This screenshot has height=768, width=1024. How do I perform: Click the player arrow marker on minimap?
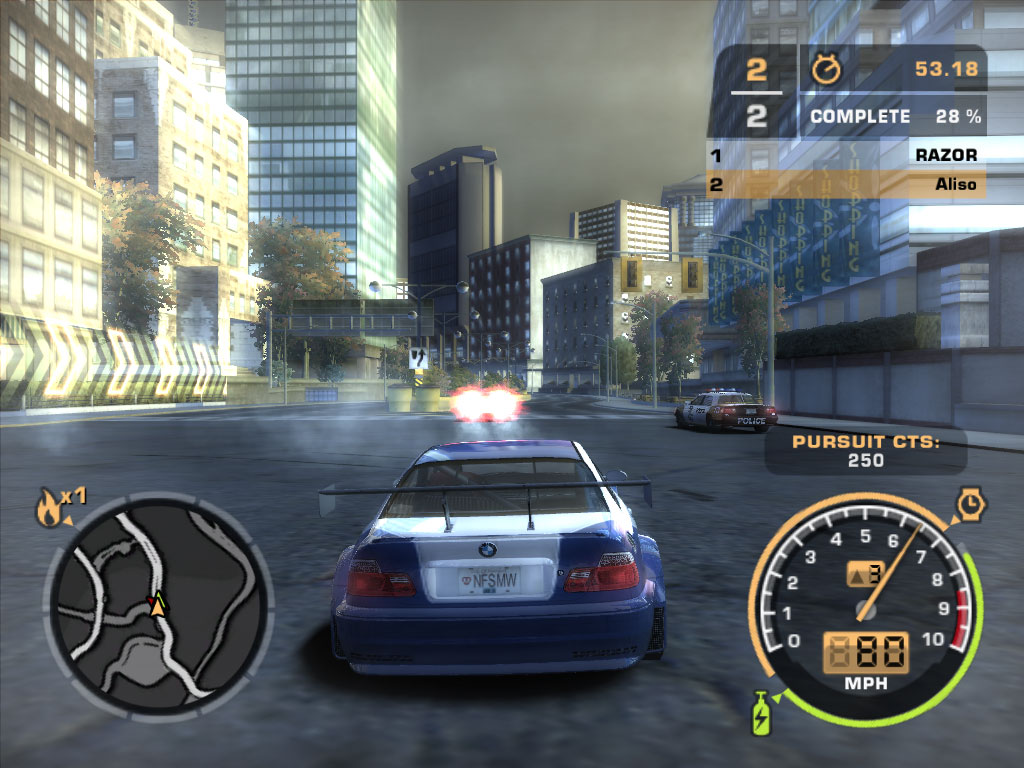pos(158,603)
